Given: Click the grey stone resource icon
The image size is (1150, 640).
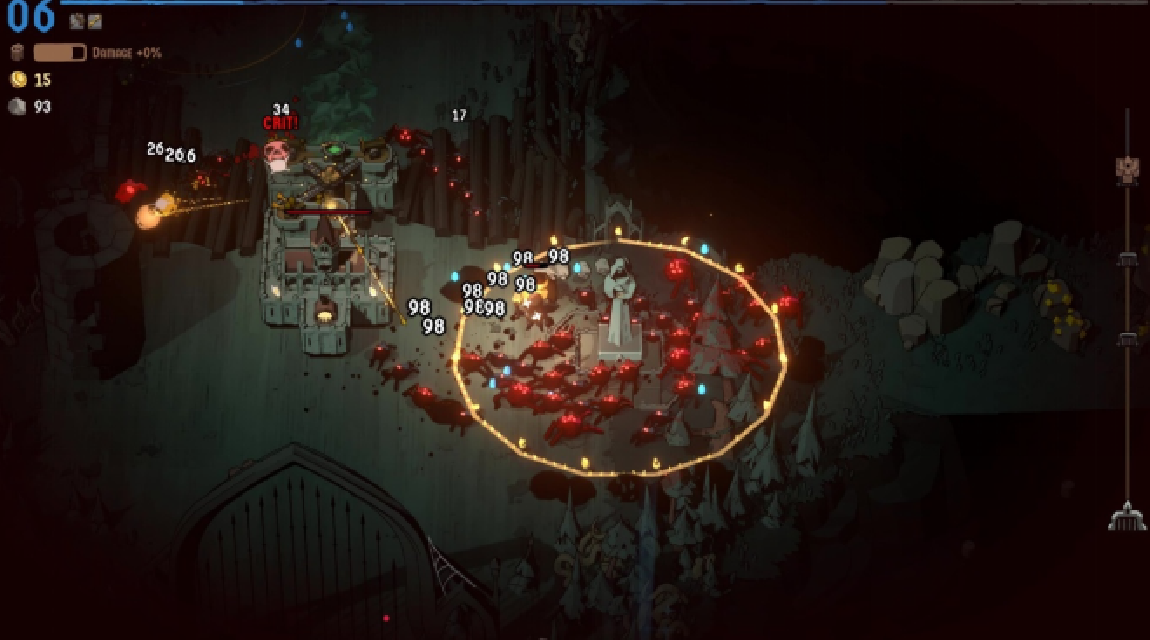Looking at the screenshot, I should tap(17, 107).
